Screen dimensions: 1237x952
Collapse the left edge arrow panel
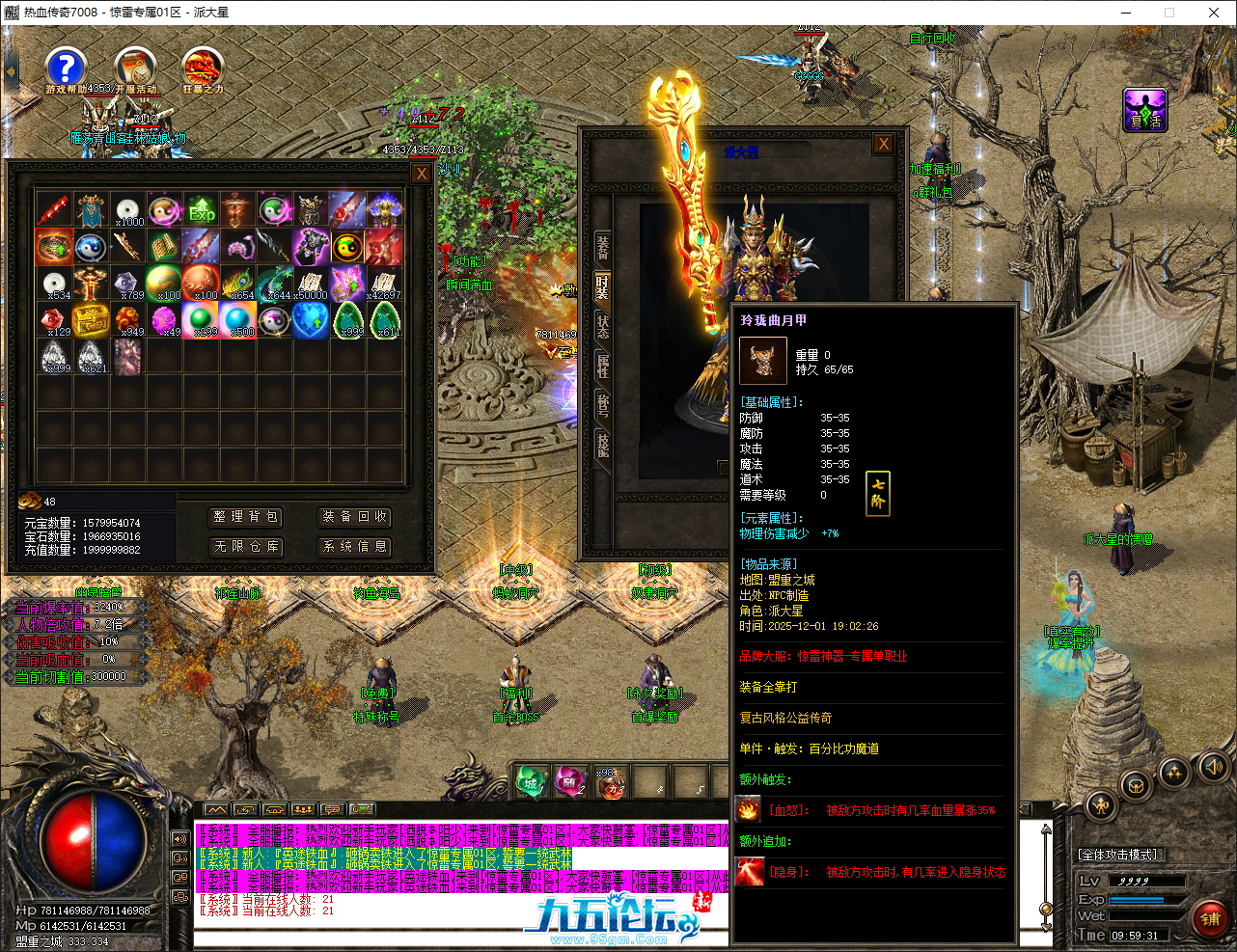pyautogui.click(x=11, y=69)
